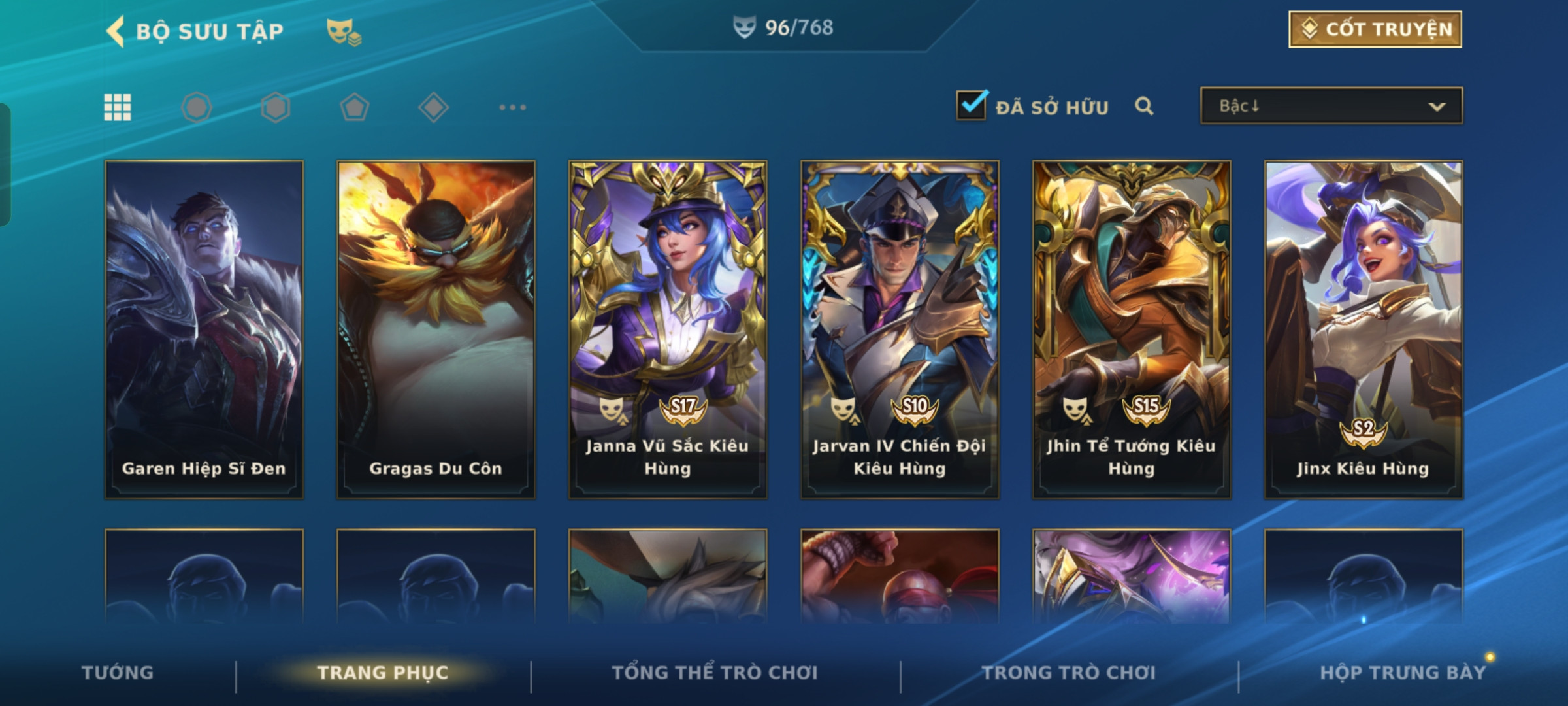Image resolution: width=1568 pixels, height=706 pixels.
Task: Choose Janna Vũ Sắc Kiêu Hùng skin
Action: coord(668,329)
